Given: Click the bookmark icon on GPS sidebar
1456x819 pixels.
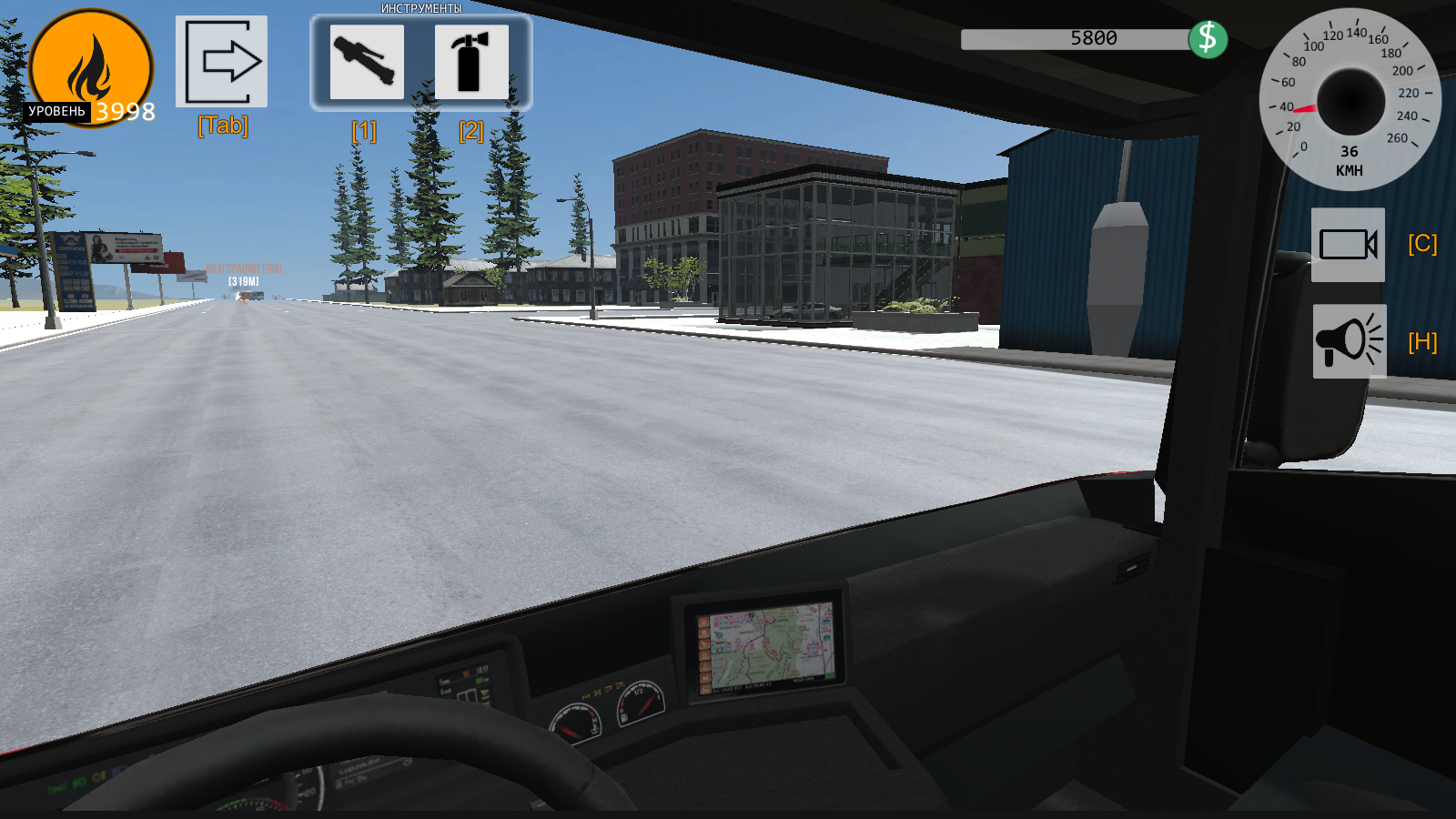Looking at the screenshot, I should click(703, 633).
